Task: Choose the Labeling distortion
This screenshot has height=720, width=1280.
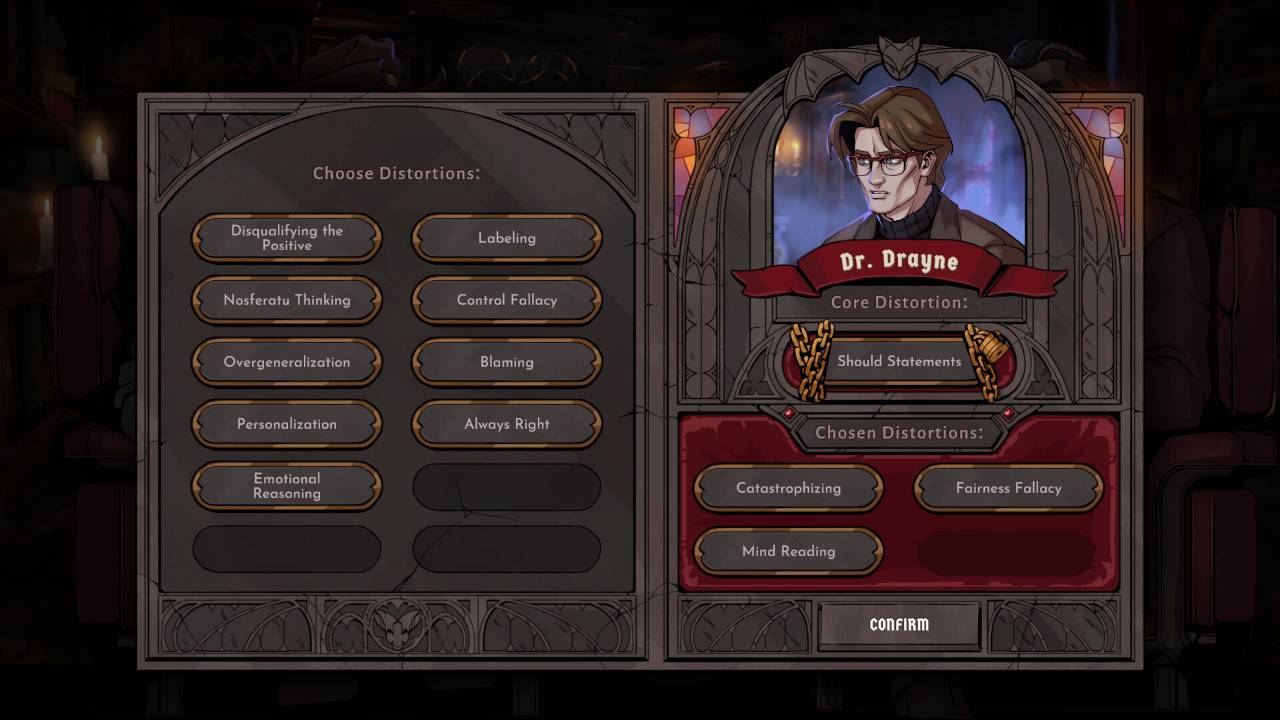Action: pos(506,238)
